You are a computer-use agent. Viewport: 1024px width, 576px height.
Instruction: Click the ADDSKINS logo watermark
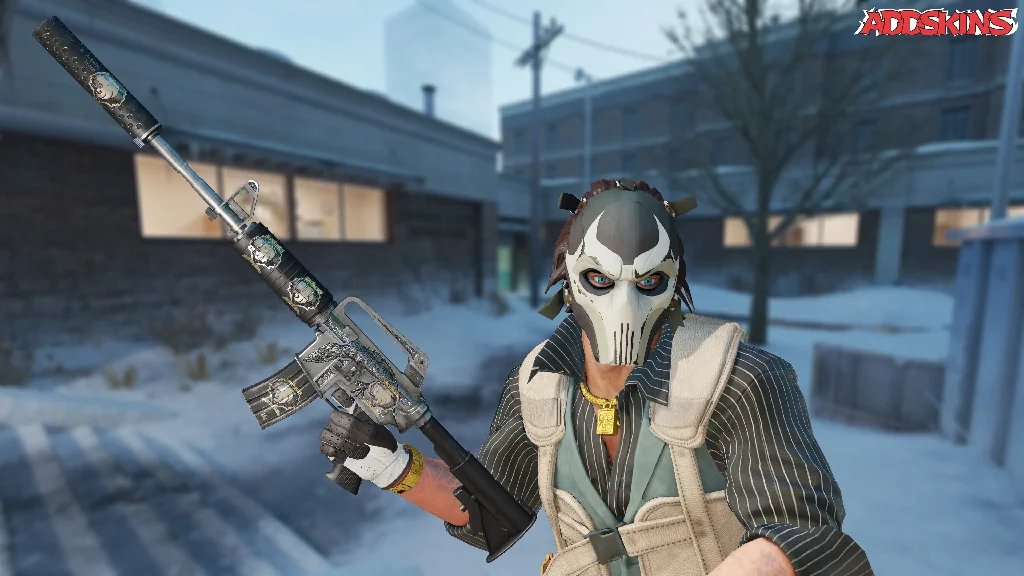click(x=935, y=22)
